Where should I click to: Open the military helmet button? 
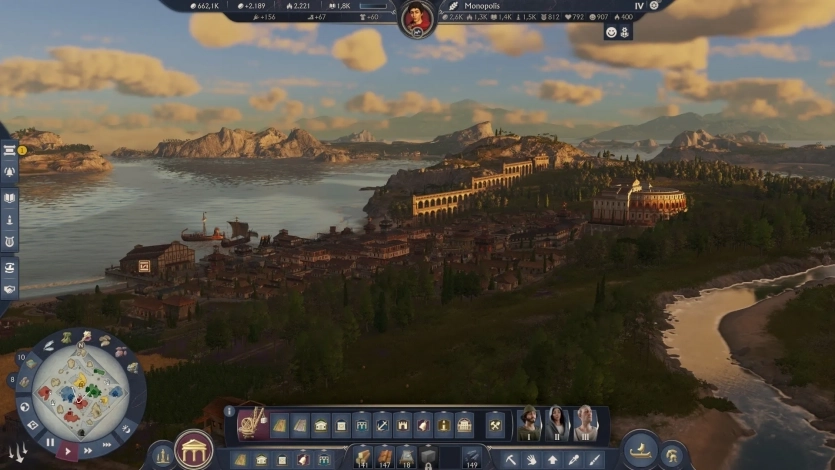674,455
